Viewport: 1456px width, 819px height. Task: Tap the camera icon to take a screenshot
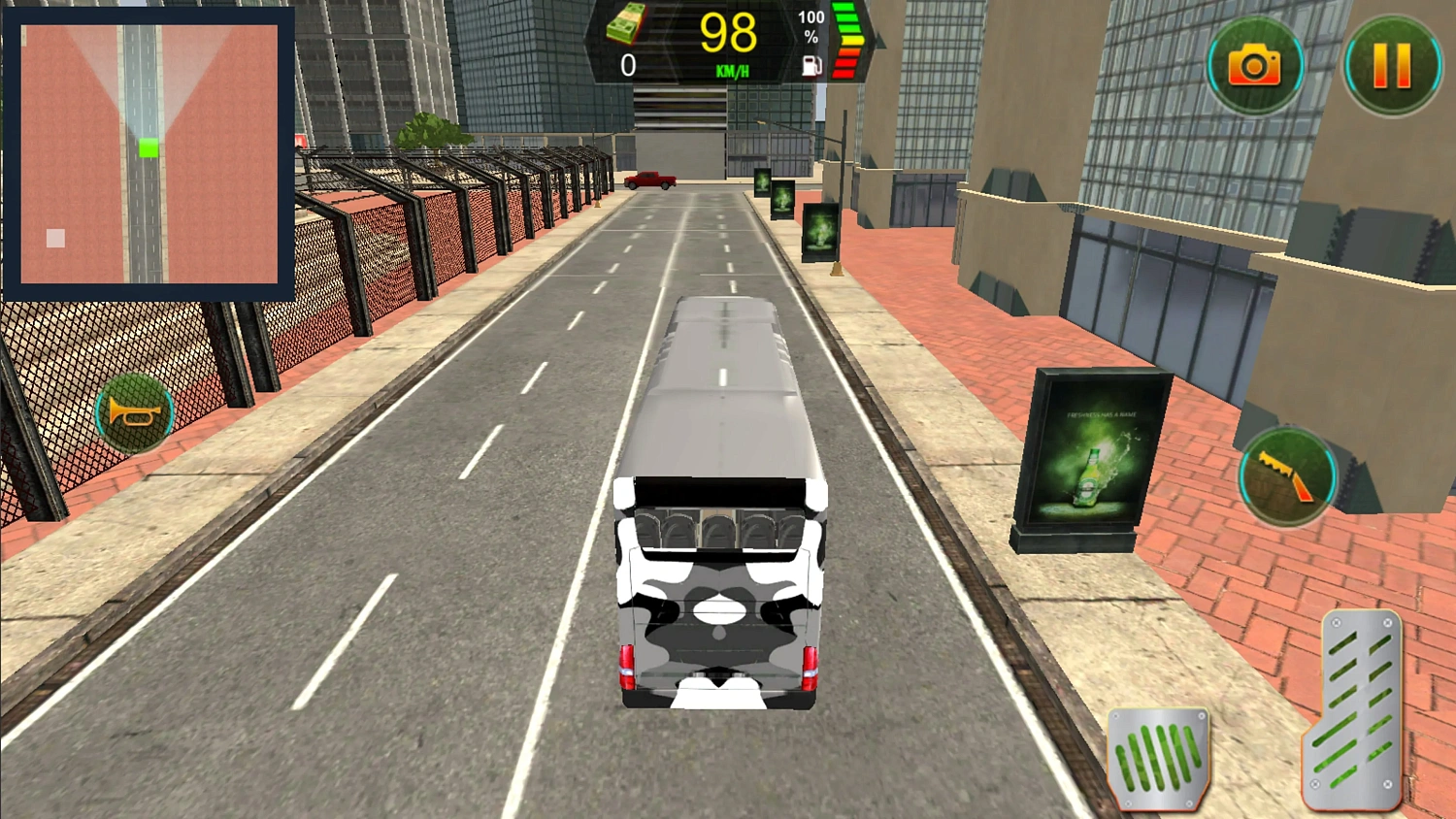coord(1256,64)
